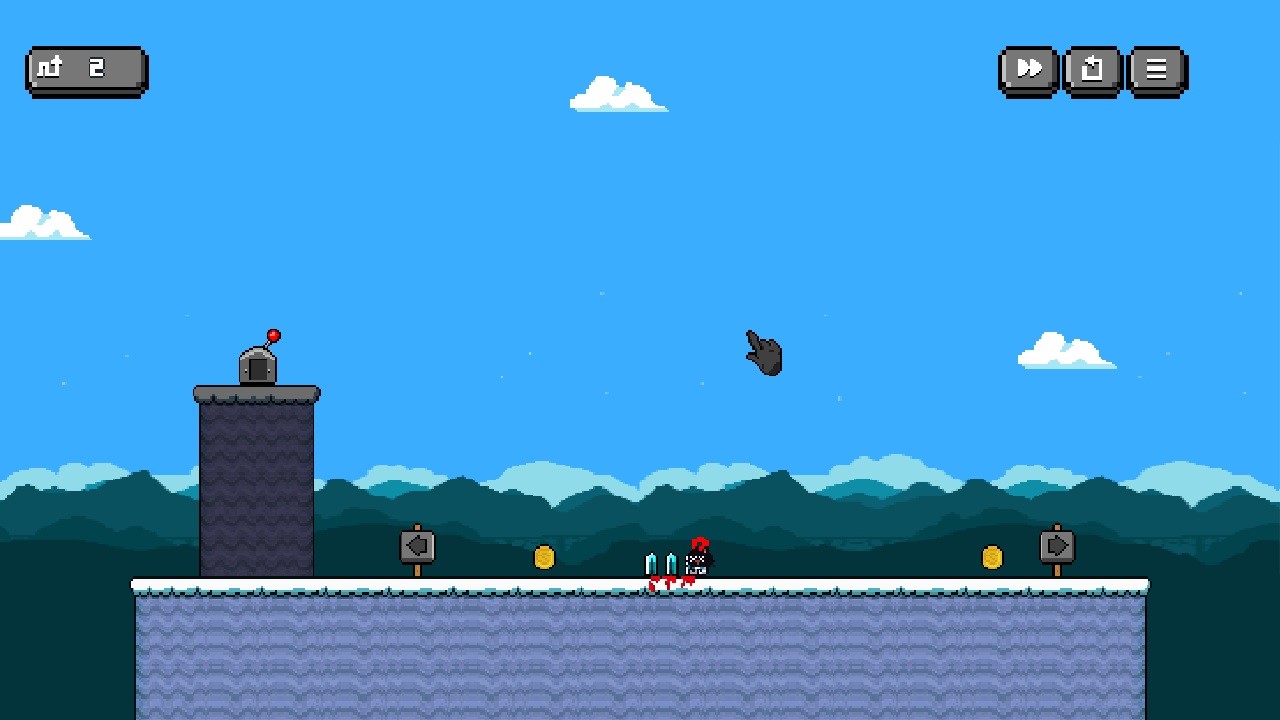Viewport: 1280px width, 720px height.
Task: Click the red ball atop the checkpoint antenna
Action: coord(272,333)
